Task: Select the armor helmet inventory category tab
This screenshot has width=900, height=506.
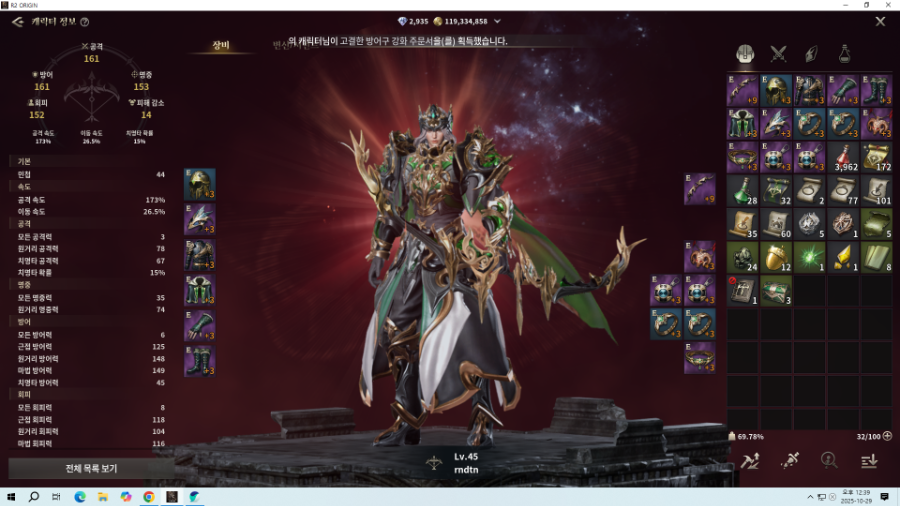Action: click(x=745, y=53)
